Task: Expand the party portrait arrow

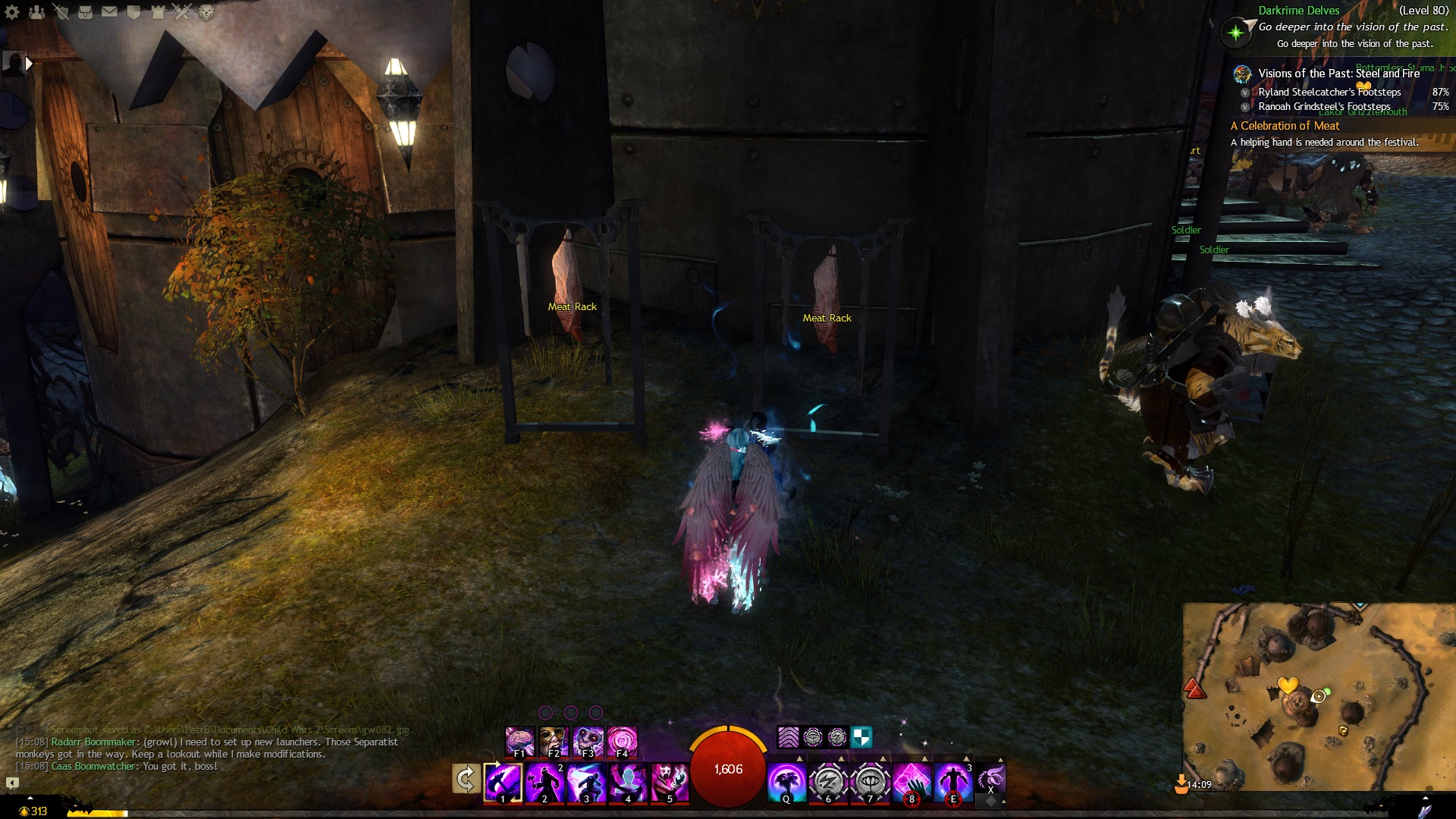Action: (29, 64)
